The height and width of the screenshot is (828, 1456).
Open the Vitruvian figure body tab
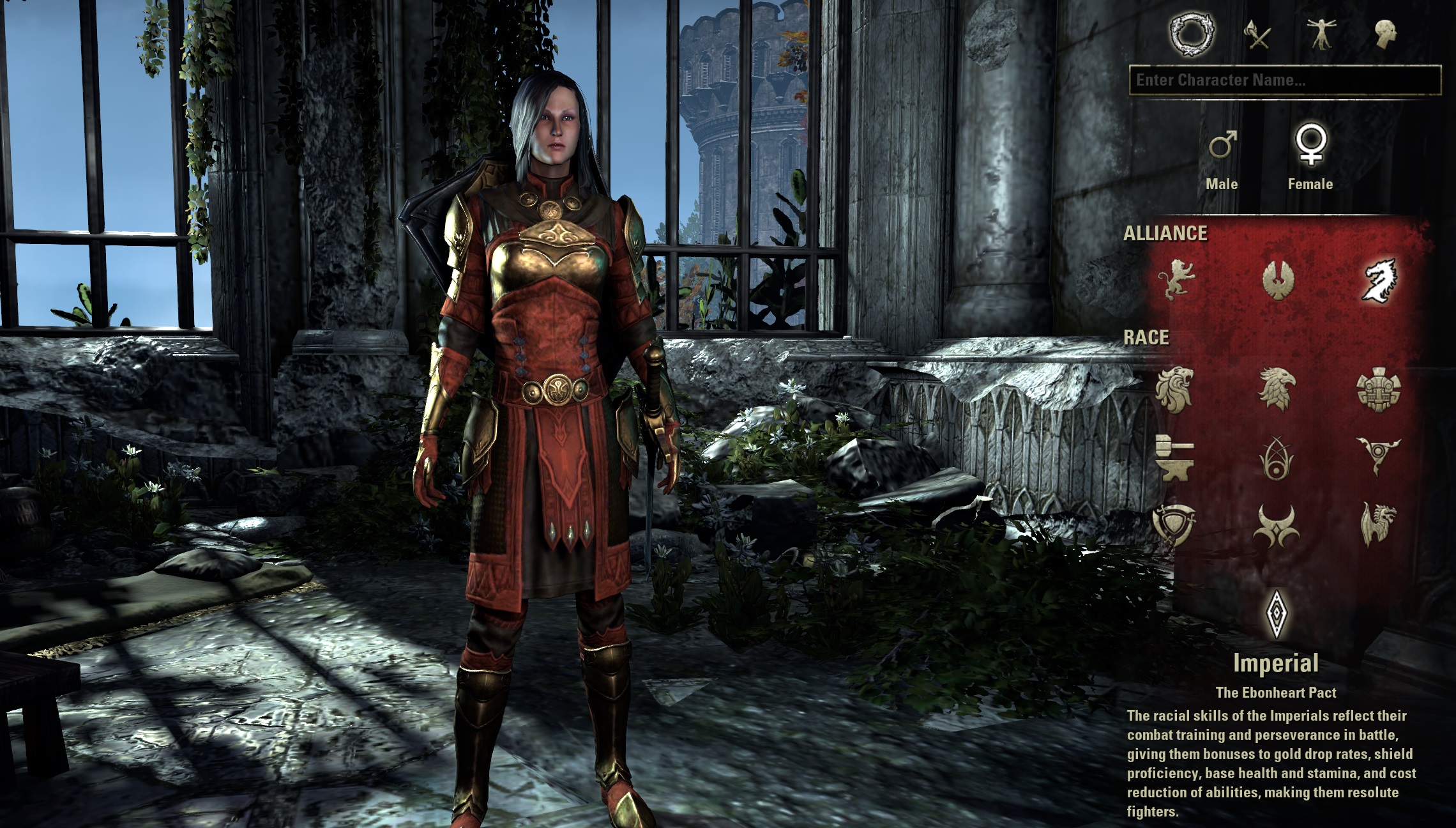tap(1321, 33)
